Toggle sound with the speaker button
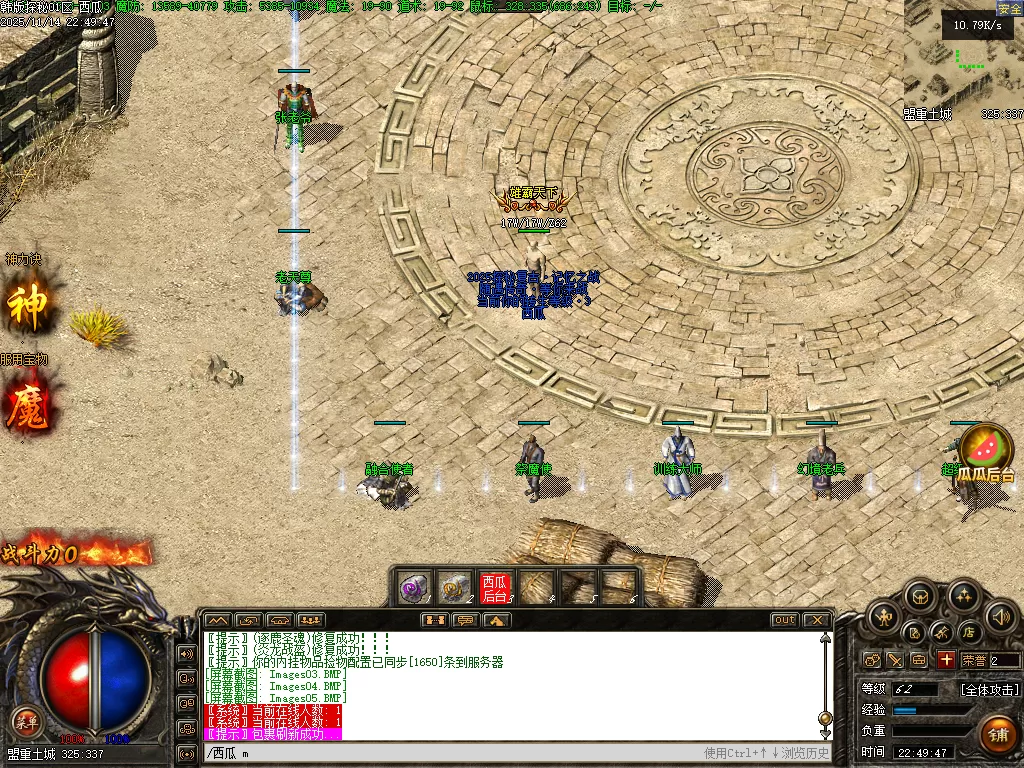This screenshot has width=1024, height=768. (x=1000, y=617)
